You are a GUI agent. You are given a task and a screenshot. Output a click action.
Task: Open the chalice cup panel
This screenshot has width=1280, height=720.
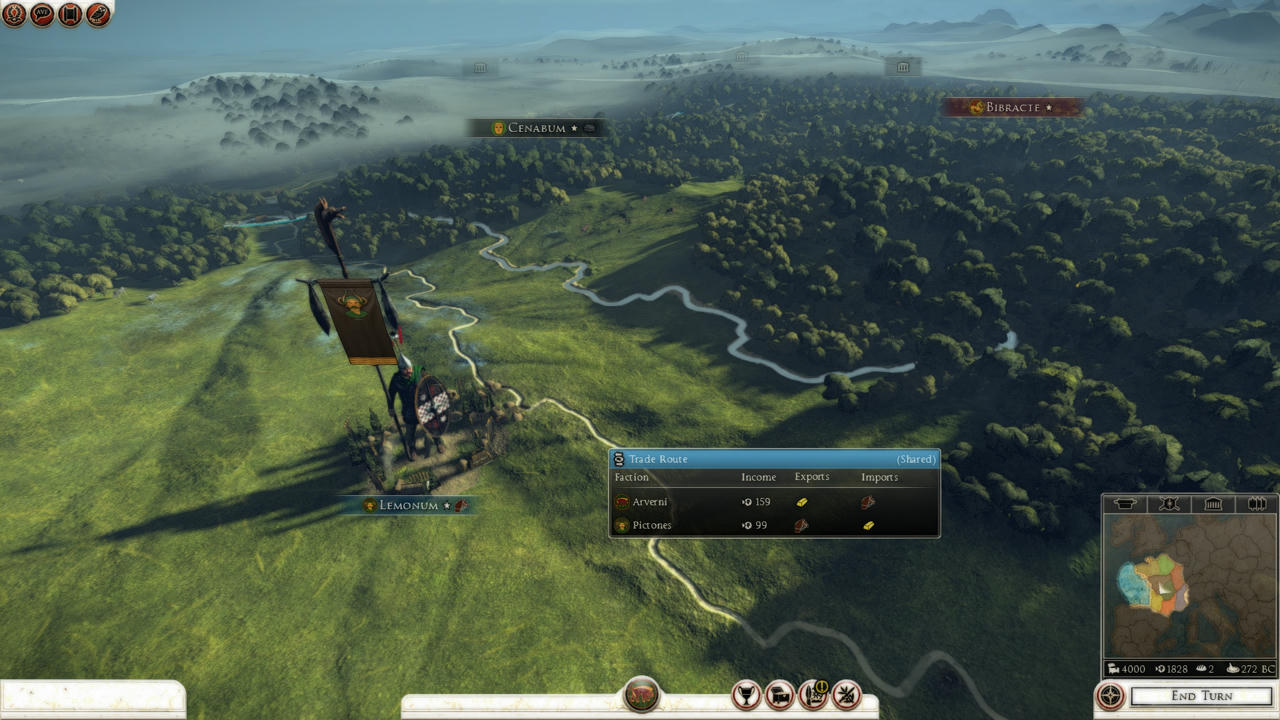pos(746,694)
